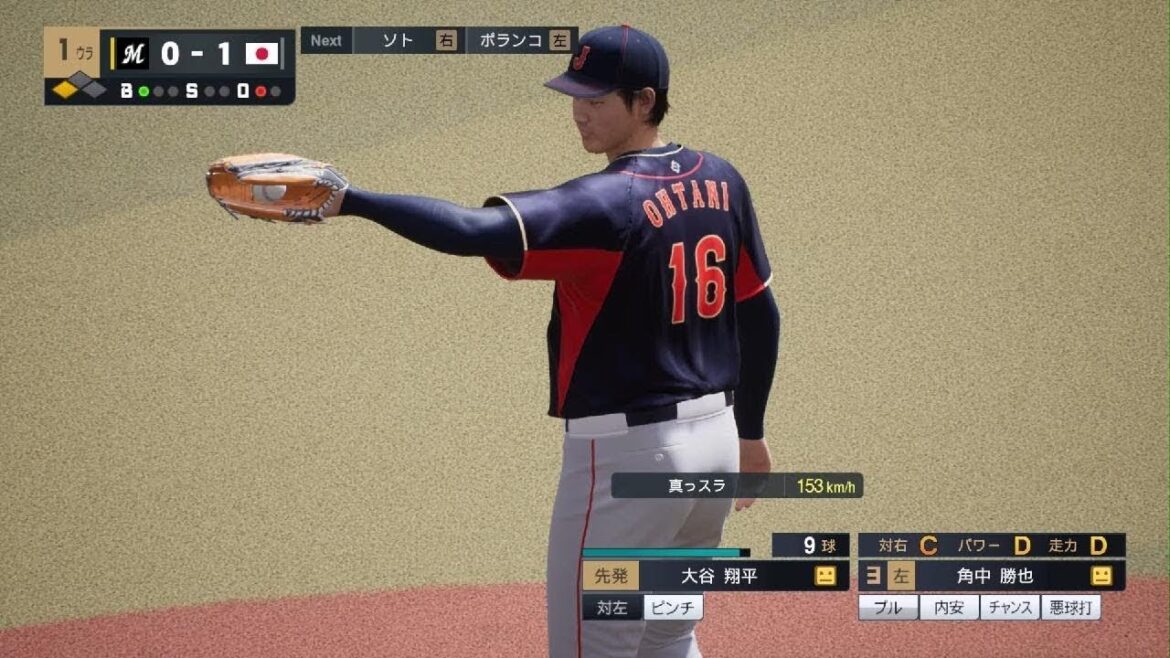Show the 悪球打 batter skill tag
Image resolution: width=1170 pixels, height=658 pixels.
[x=1070, y=607]
